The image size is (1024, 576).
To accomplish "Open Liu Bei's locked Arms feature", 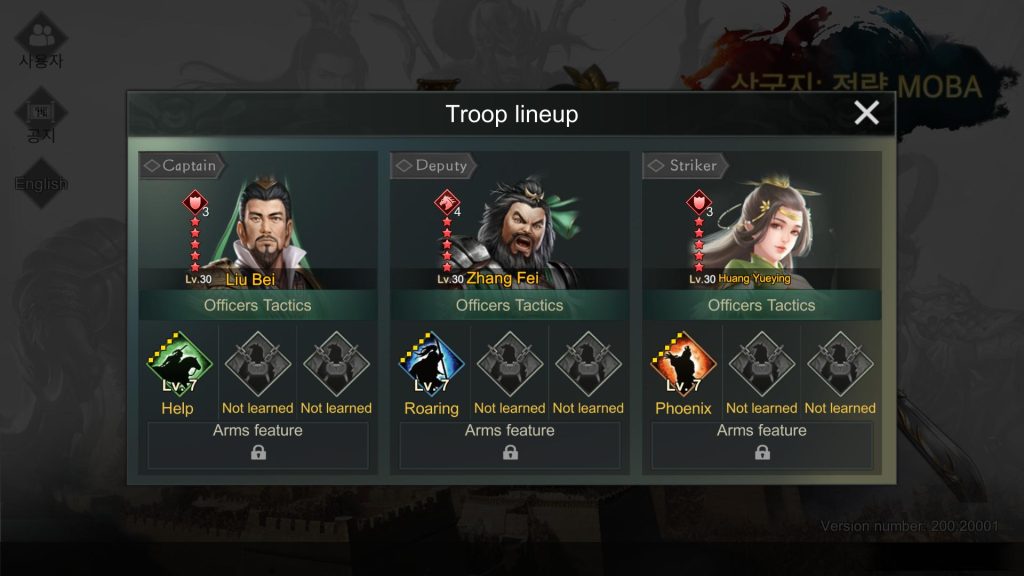I will point(258,445).
